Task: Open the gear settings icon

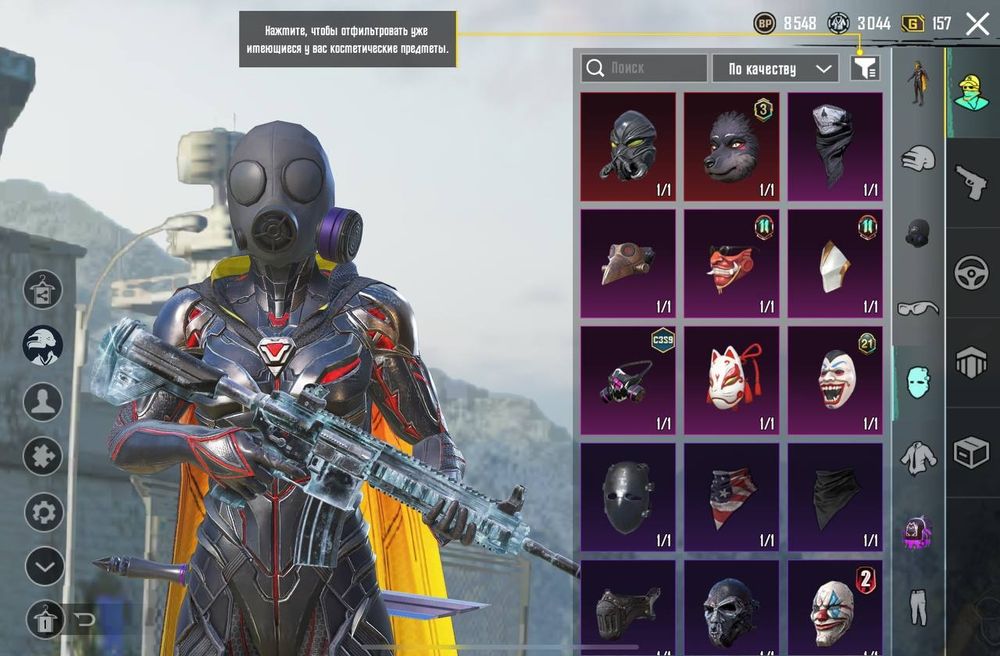Action: click(43, 513)
